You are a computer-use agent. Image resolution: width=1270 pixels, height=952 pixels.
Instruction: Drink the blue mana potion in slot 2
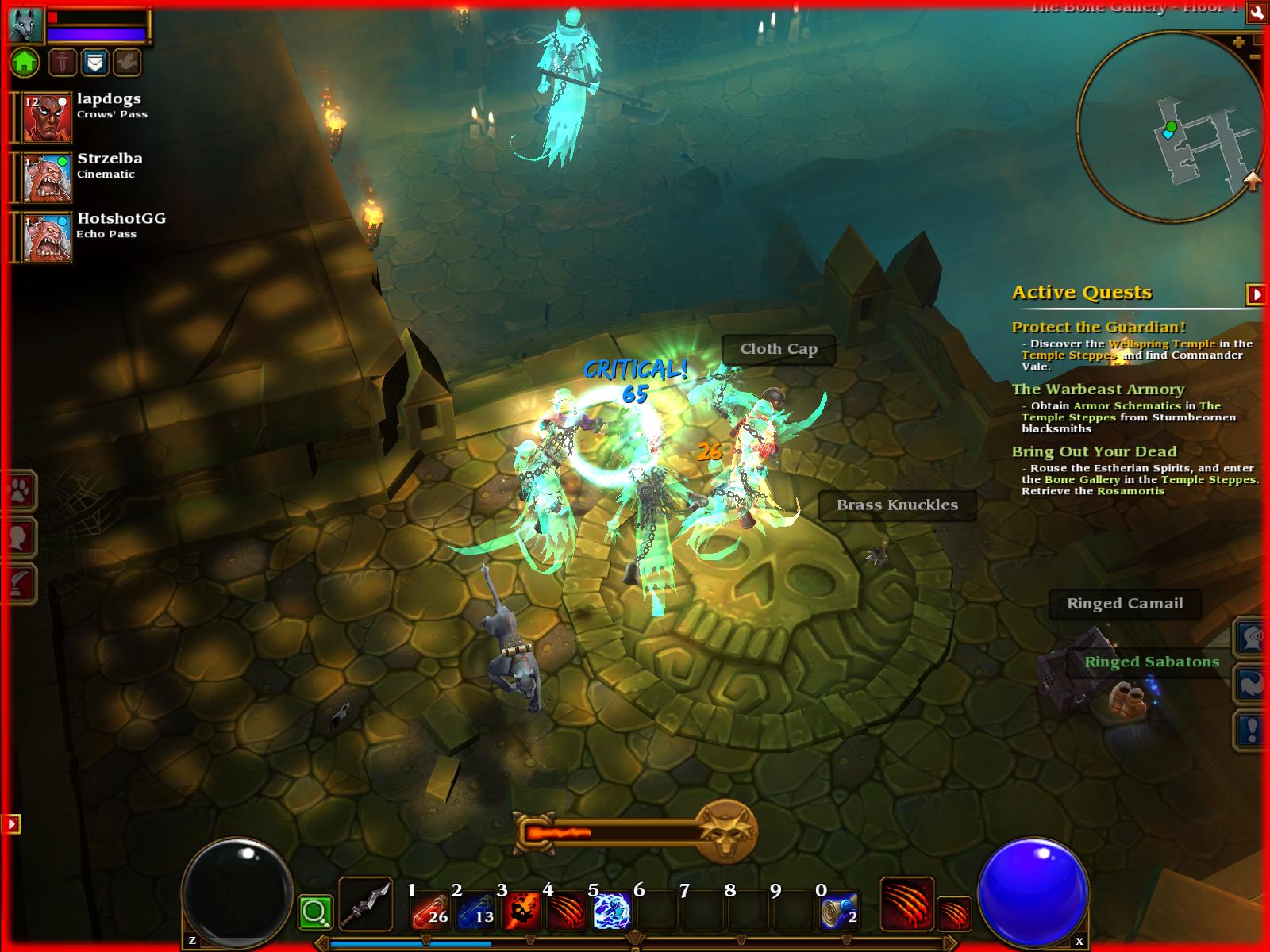coord(476,910)
